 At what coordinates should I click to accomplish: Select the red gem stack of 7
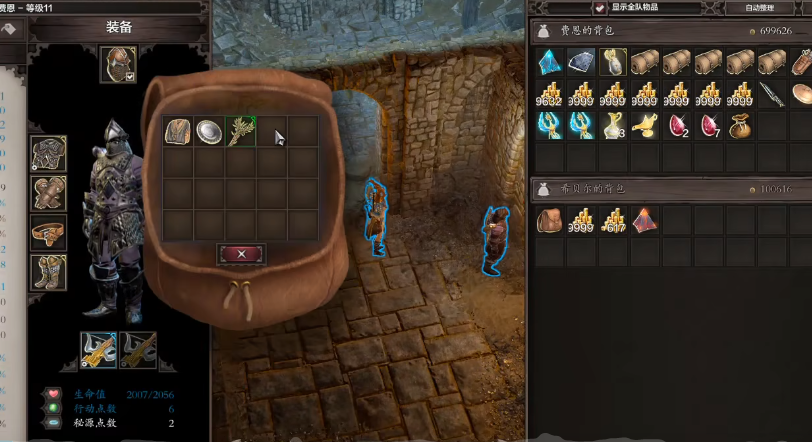[x=708, y=125]
